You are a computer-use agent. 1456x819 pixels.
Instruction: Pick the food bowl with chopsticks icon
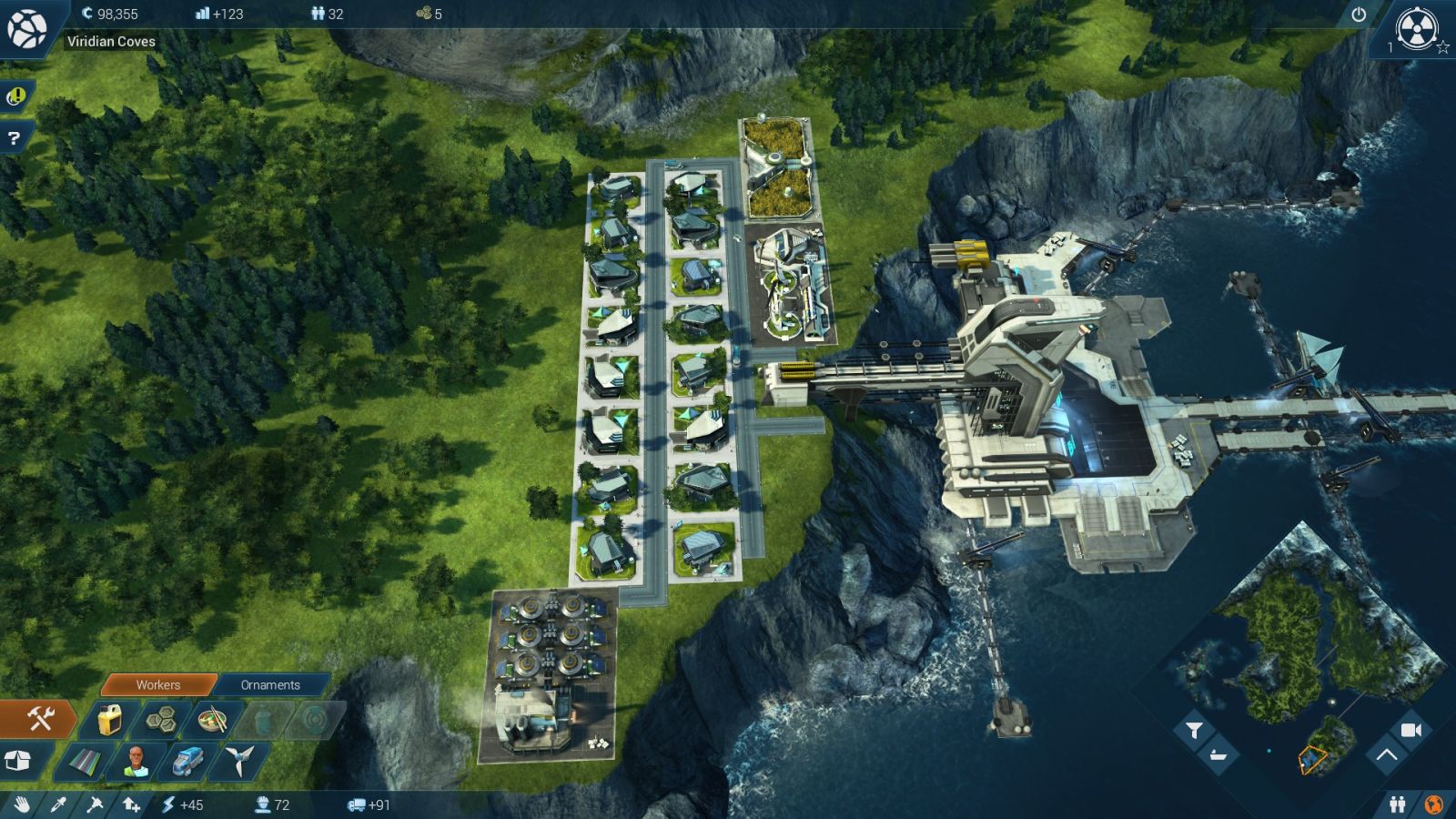tap(212, 721)
